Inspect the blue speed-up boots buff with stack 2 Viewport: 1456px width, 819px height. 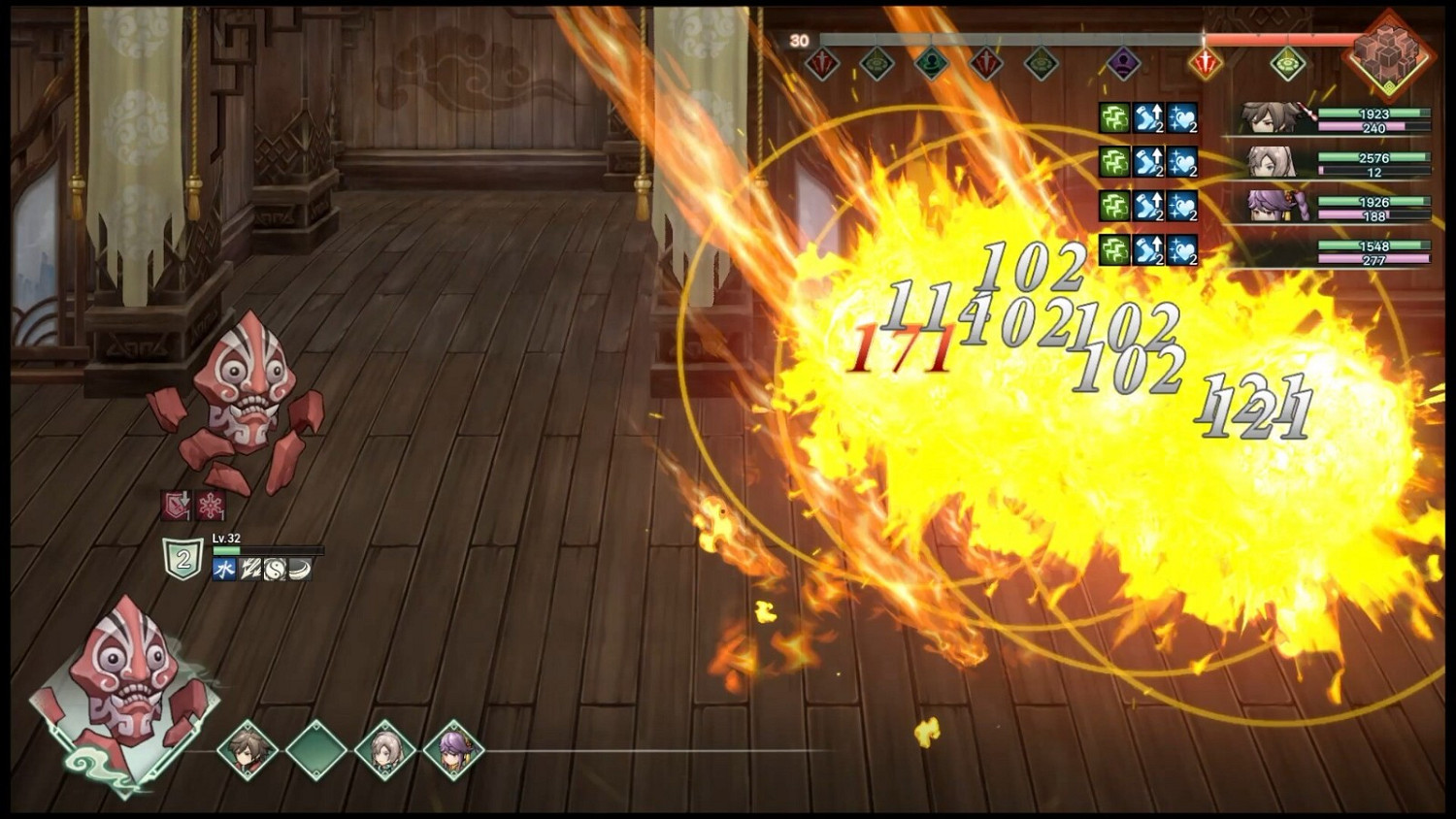coord(1148,117)
